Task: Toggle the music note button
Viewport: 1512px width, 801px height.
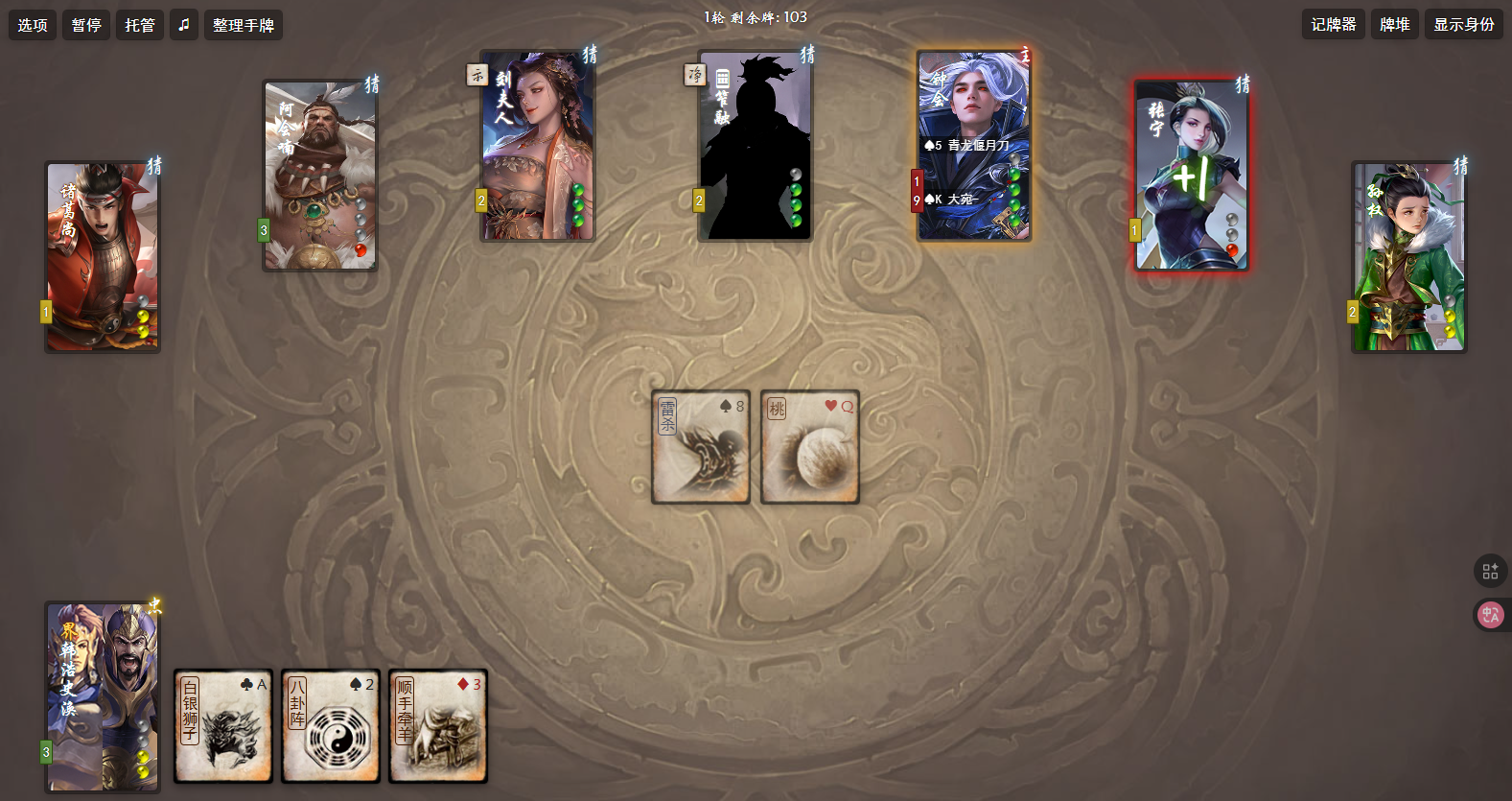Action: 185,25
